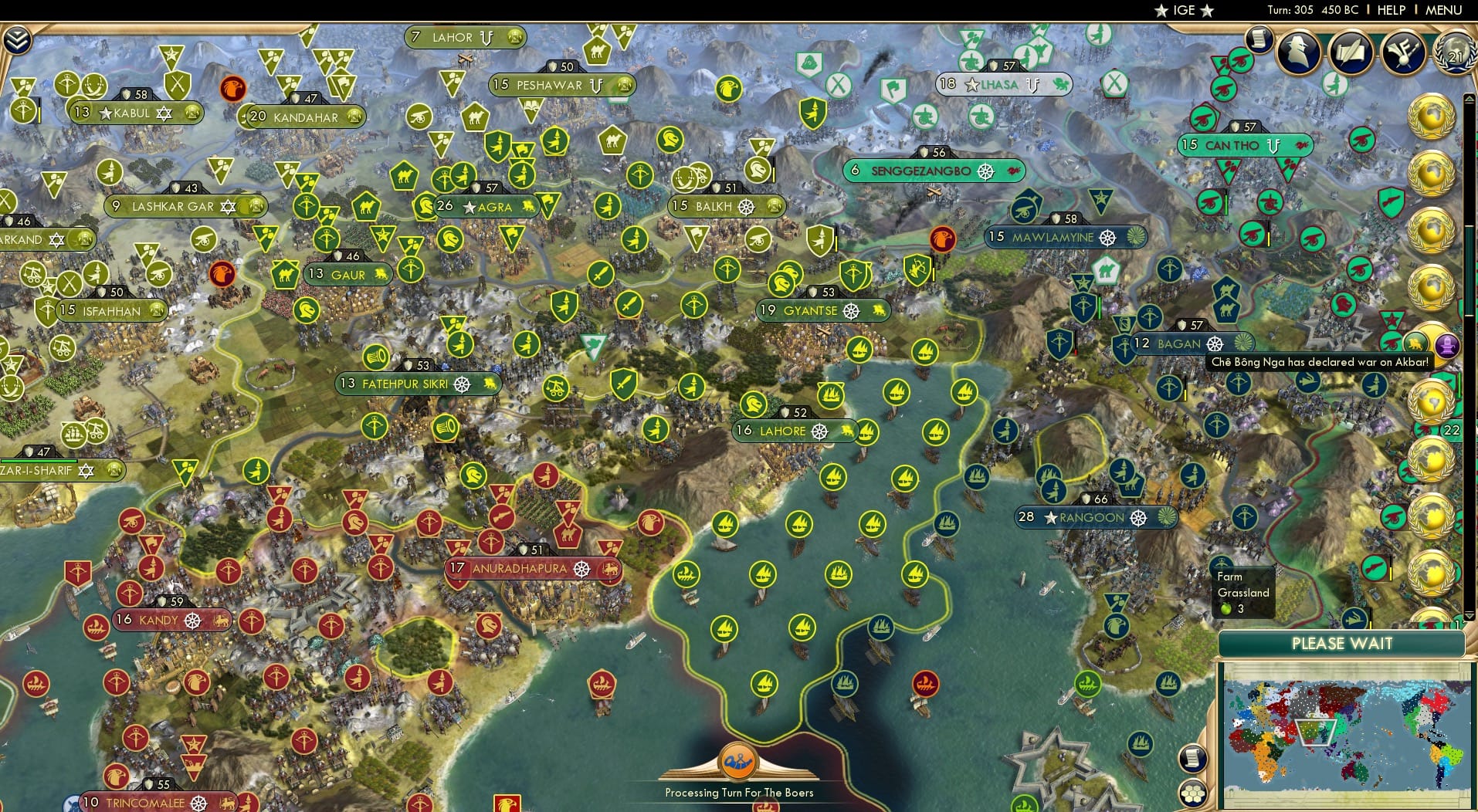Click the scroll icon above the minimap
The width and height of the screenshot is (1478, 812).
click(1193, 759)
